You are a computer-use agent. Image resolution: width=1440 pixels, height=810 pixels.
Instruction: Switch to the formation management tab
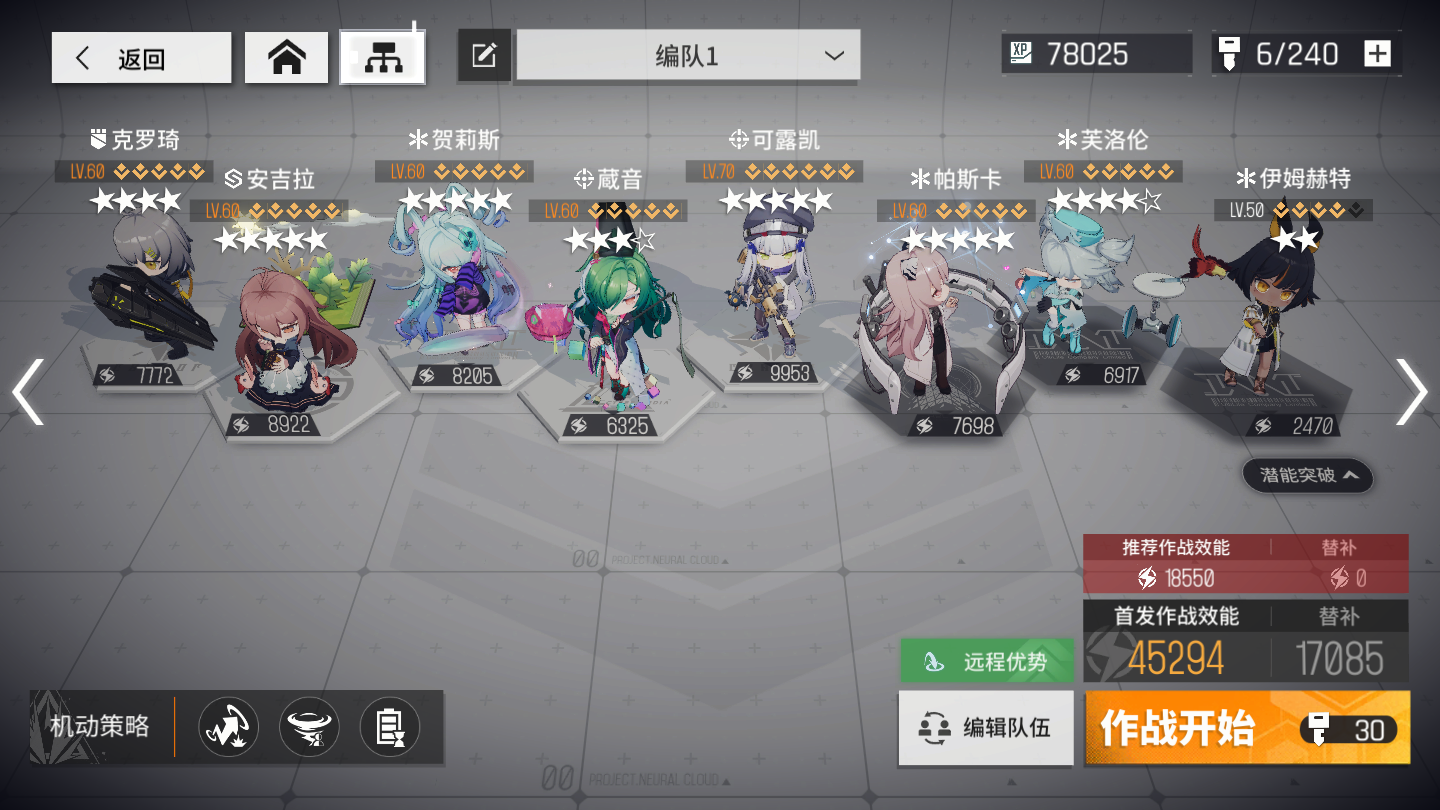[x=382, y=56]
